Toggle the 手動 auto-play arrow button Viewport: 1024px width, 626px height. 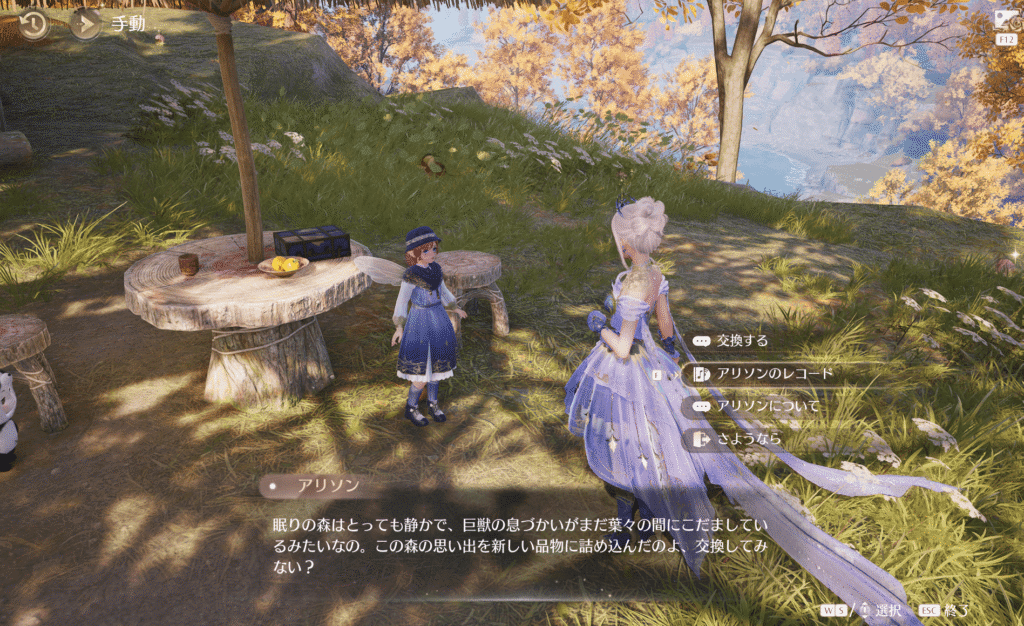click(85, 23)
